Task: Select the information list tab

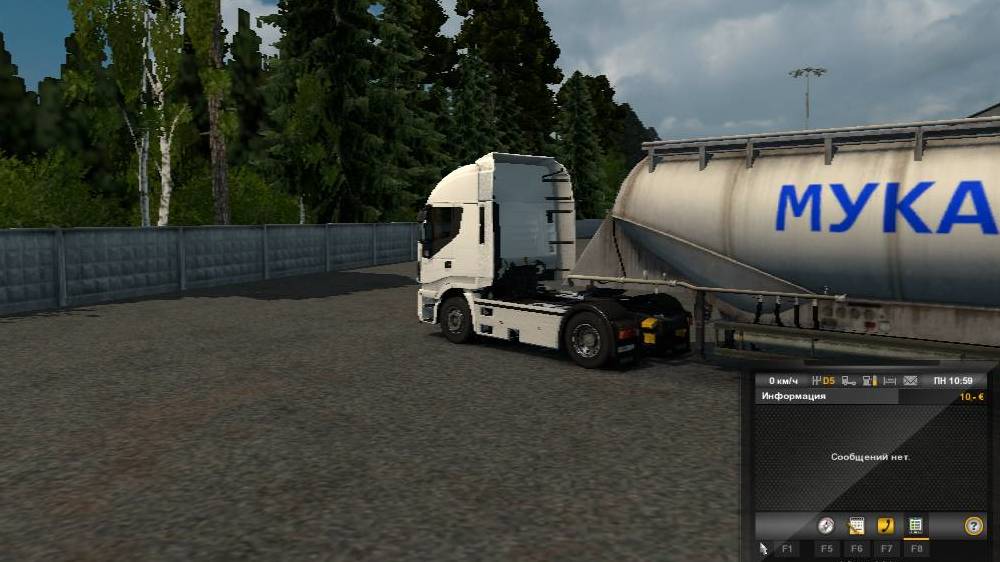Action: point(915,526)
